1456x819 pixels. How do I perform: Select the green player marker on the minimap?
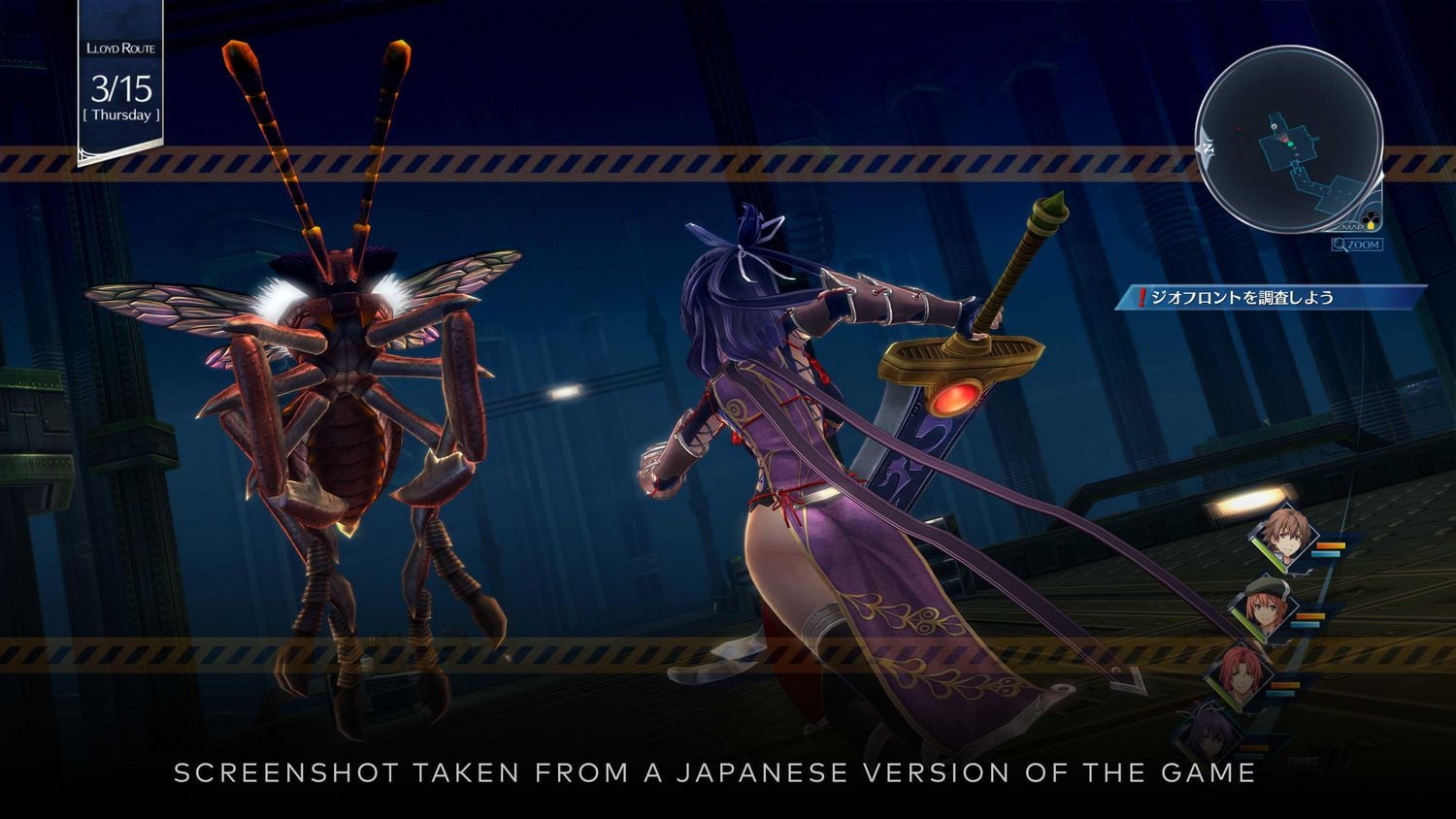[1291, 144]
